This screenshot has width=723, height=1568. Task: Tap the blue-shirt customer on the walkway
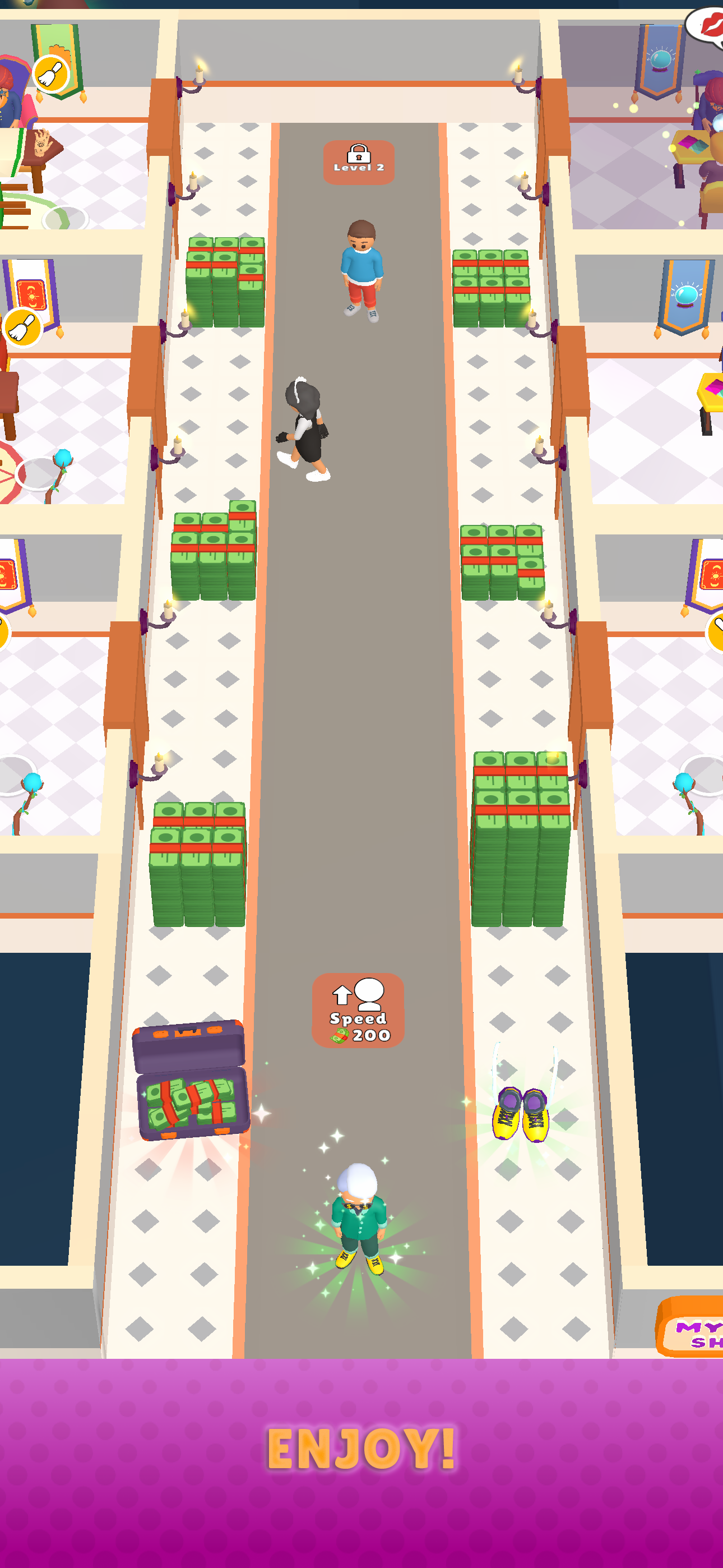[x=361, y=268]
